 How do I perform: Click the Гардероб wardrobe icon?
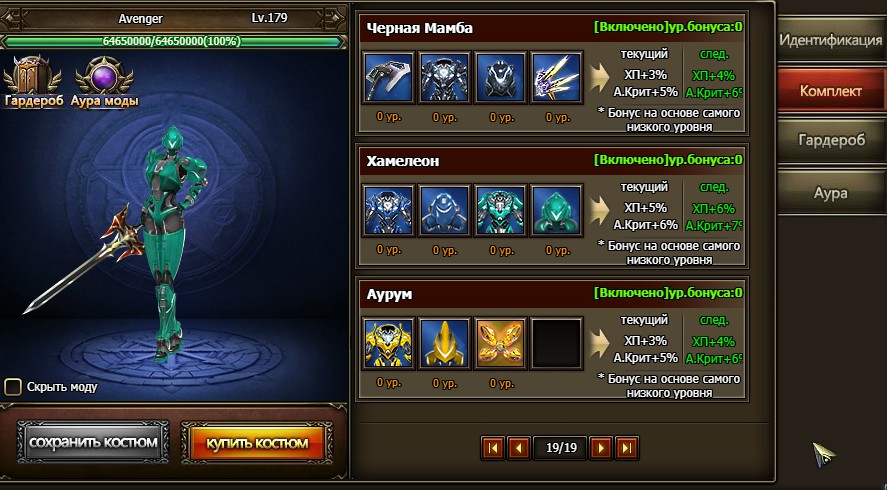point(33,78)
